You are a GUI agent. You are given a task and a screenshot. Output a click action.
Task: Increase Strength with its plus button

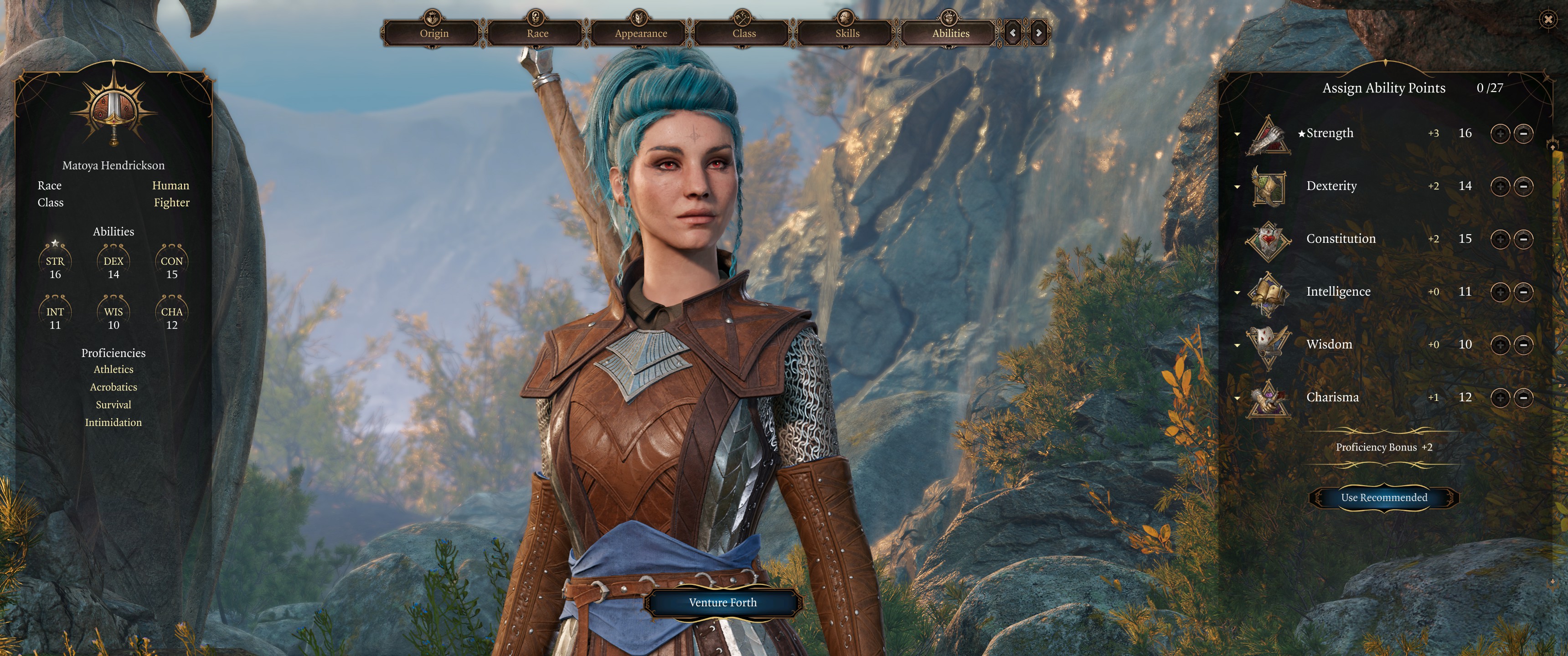tap(1501, 133)
